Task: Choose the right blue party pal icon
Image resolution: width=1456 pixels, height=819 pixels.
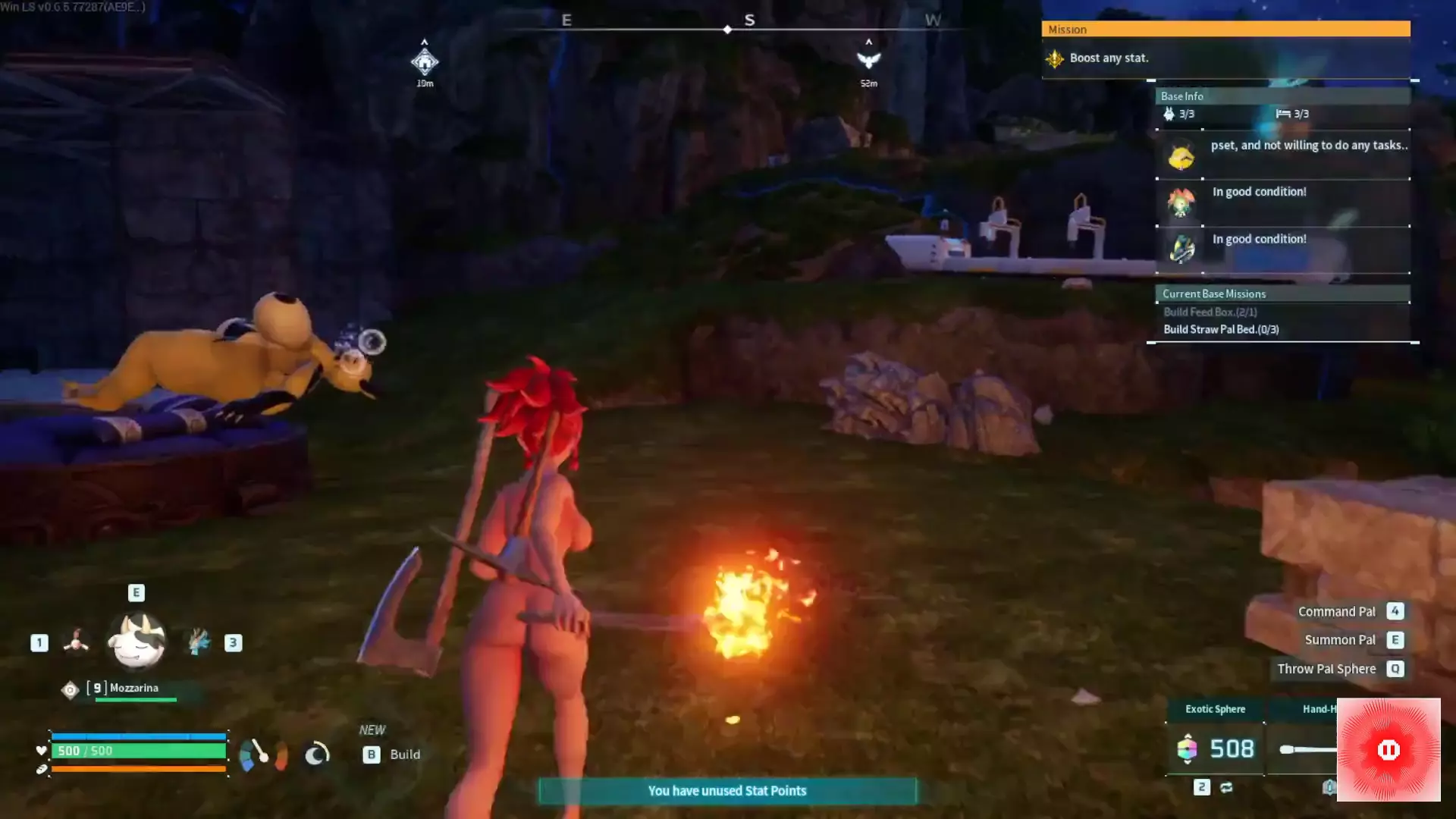Action: click(199, 642)
